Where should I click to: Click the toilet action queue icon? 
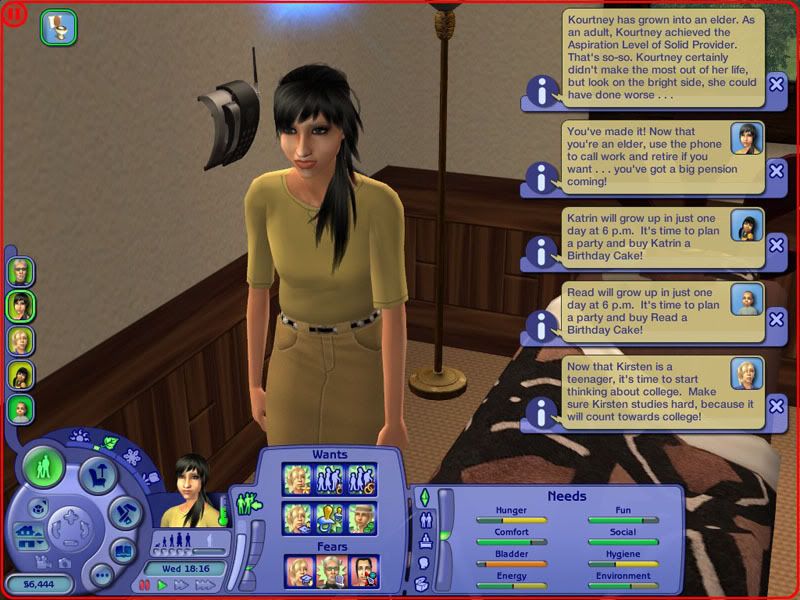[58, 28]
